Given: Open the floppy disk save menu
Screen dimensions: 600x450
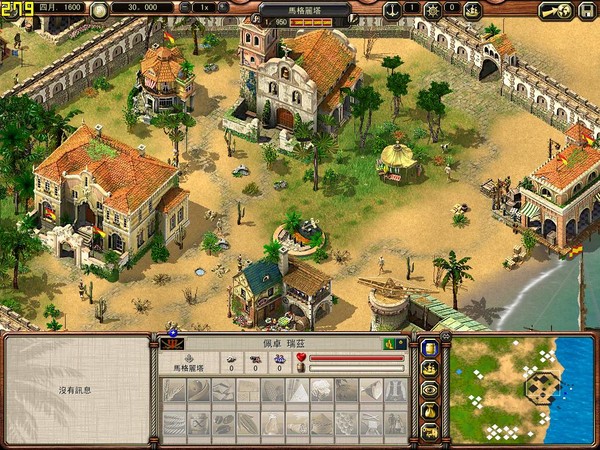Looking at the screenshot, I should pos(586,11).
